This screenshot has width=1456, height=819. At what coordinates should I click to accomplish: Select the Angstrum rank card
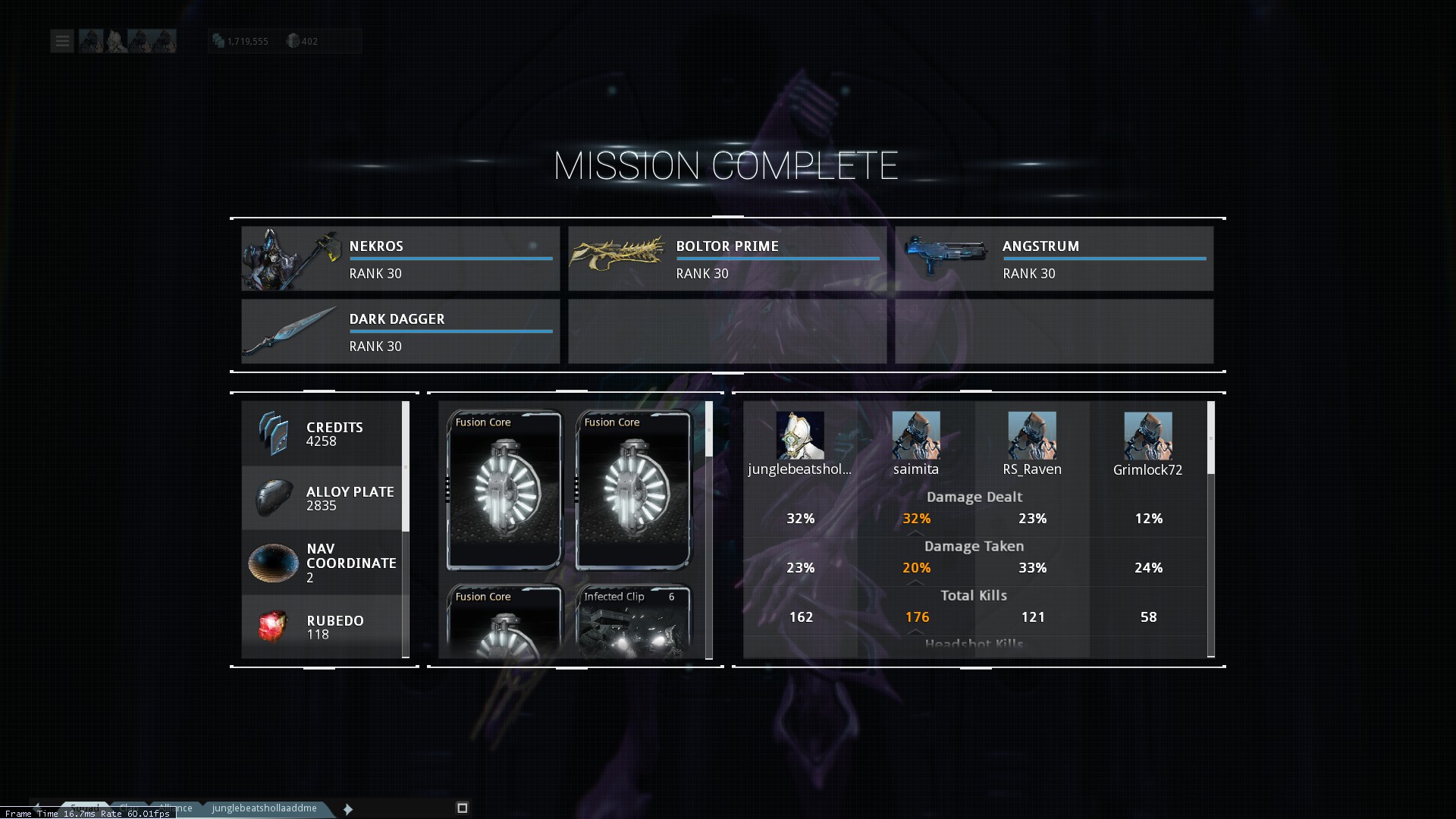[x=1053, y=259]
